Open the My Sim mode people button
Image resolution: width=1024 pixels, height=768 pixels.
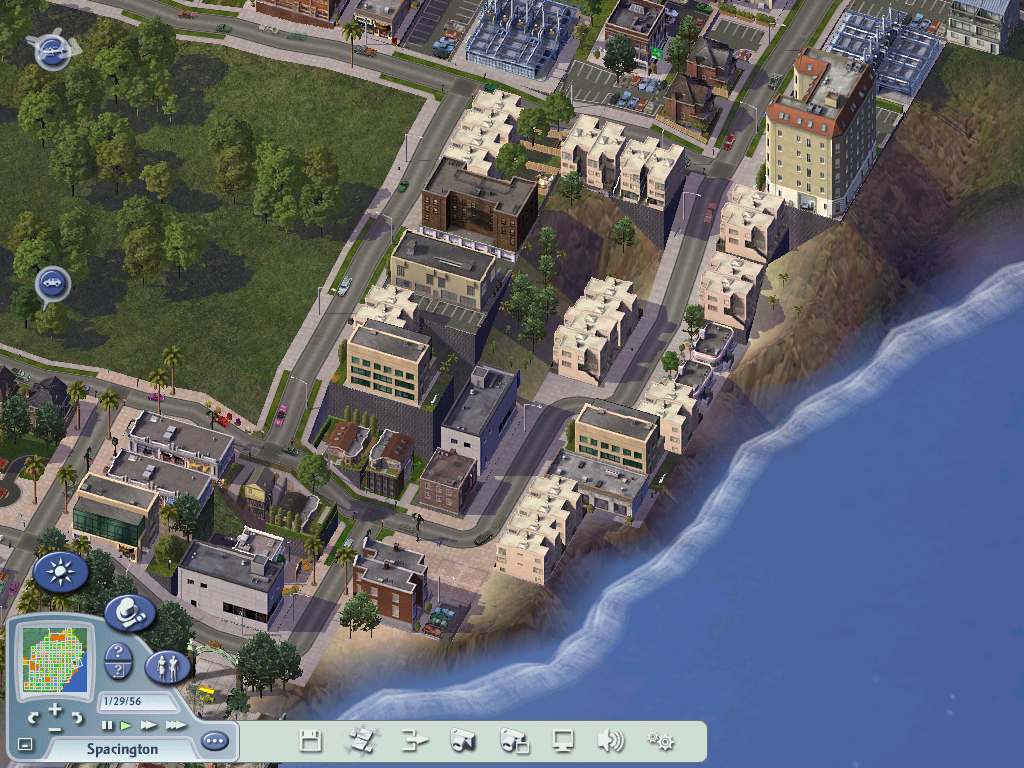click(x=168, y=666)
